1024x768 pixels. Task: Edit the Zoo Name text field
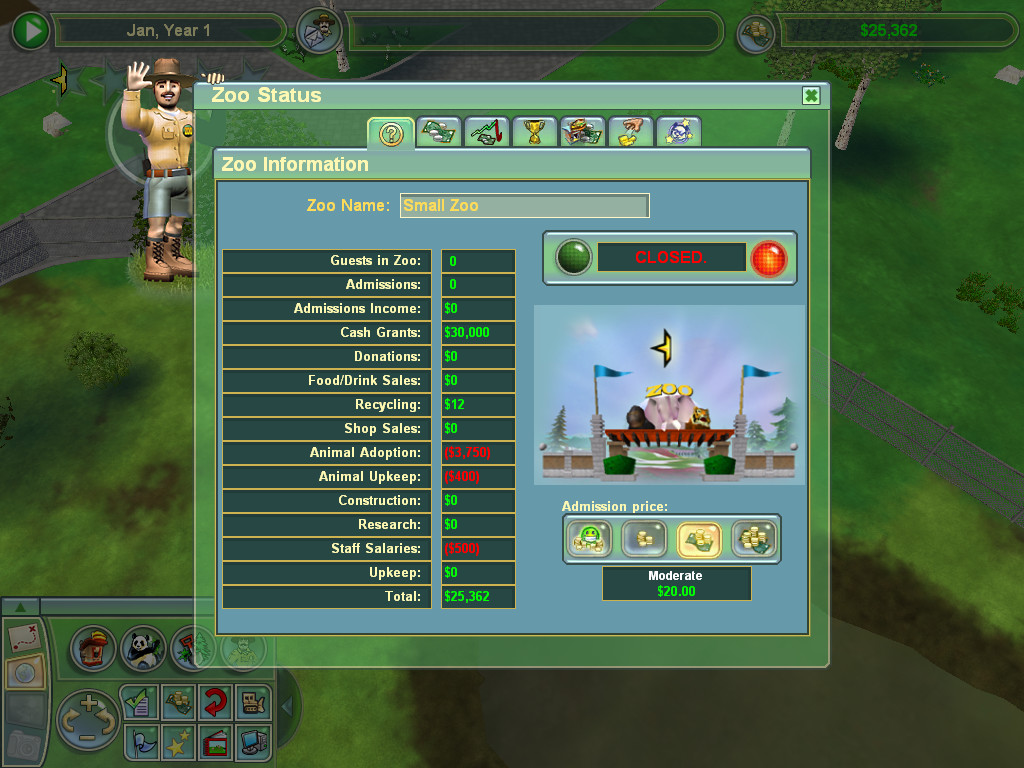[x=524, y=206]
